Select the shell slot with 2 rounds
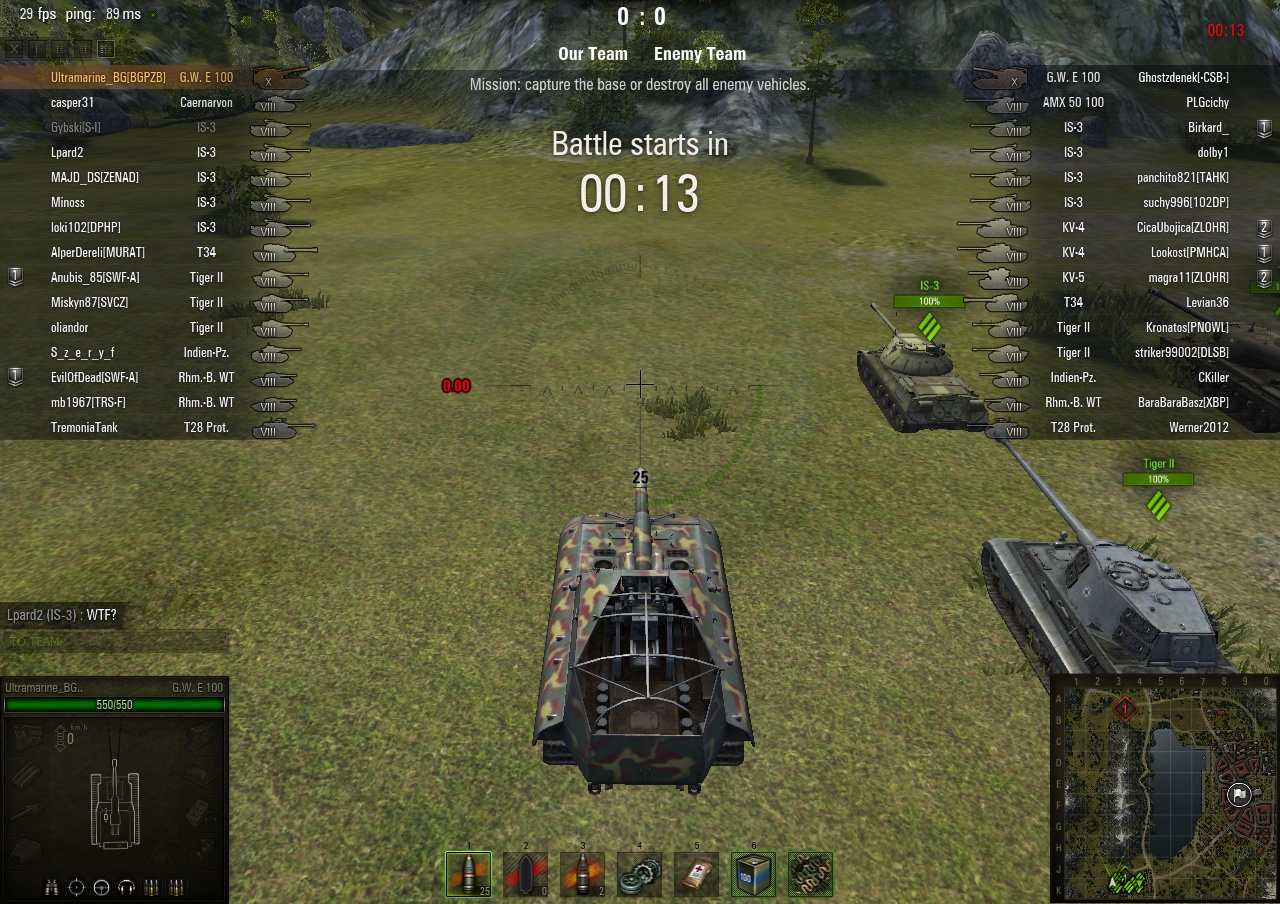Image resolution: width=1280 pixels, height=904 pixels. pyautogui.click(x=582, y=874)
